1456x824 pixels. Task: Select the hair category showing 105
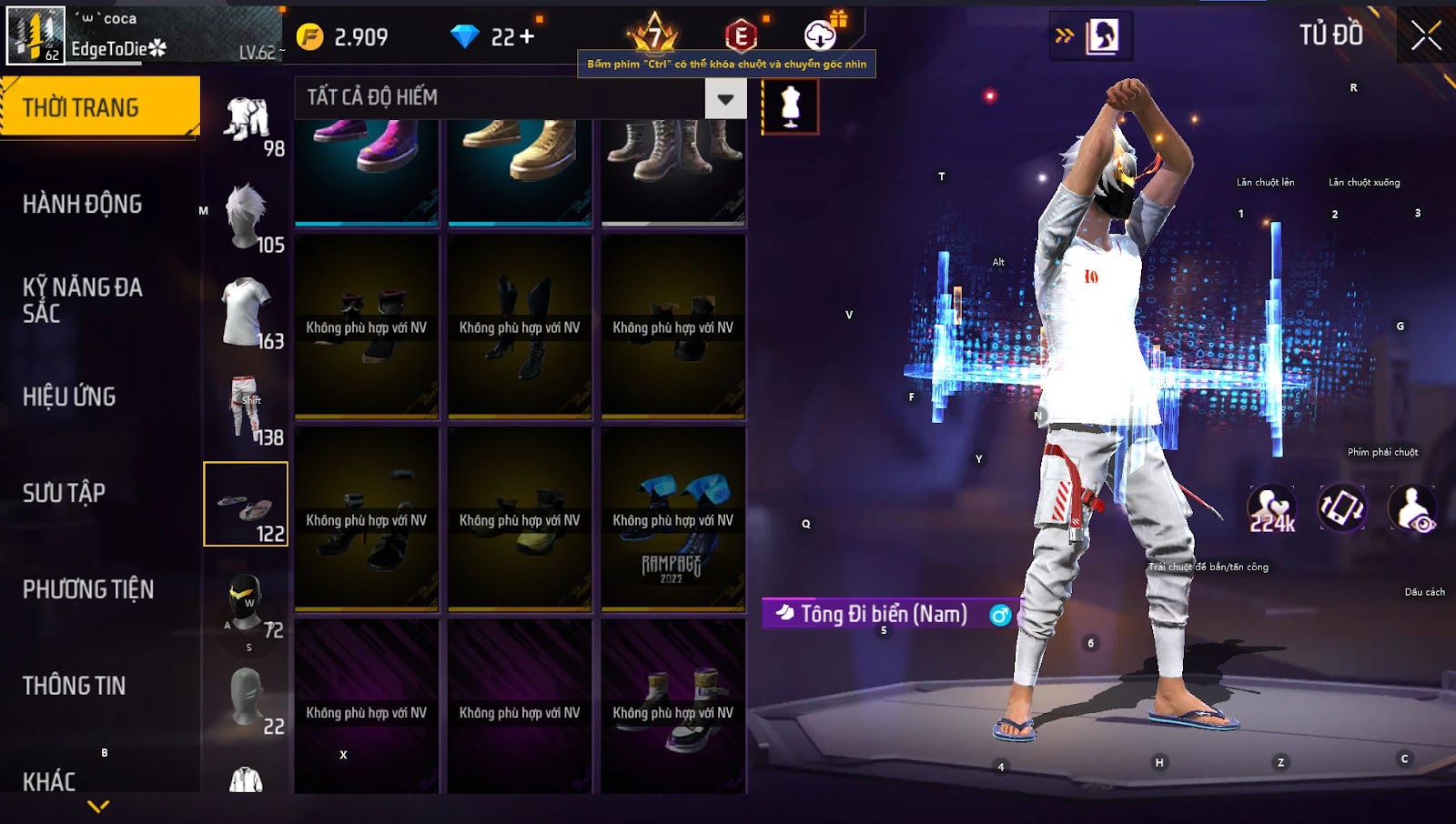[248, 218]
